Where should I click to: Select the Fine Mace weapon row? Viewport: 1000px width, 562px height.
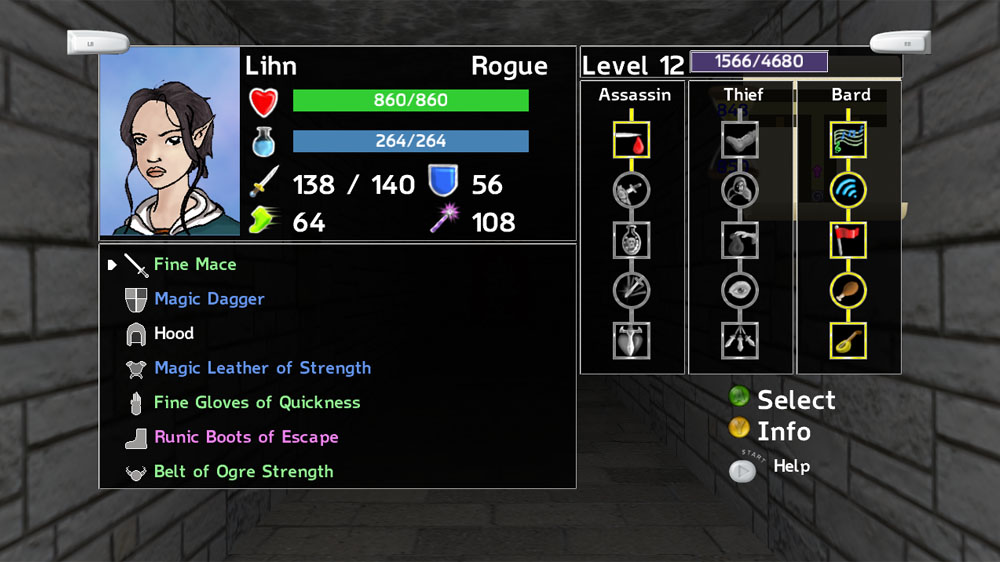pos(195,265)
